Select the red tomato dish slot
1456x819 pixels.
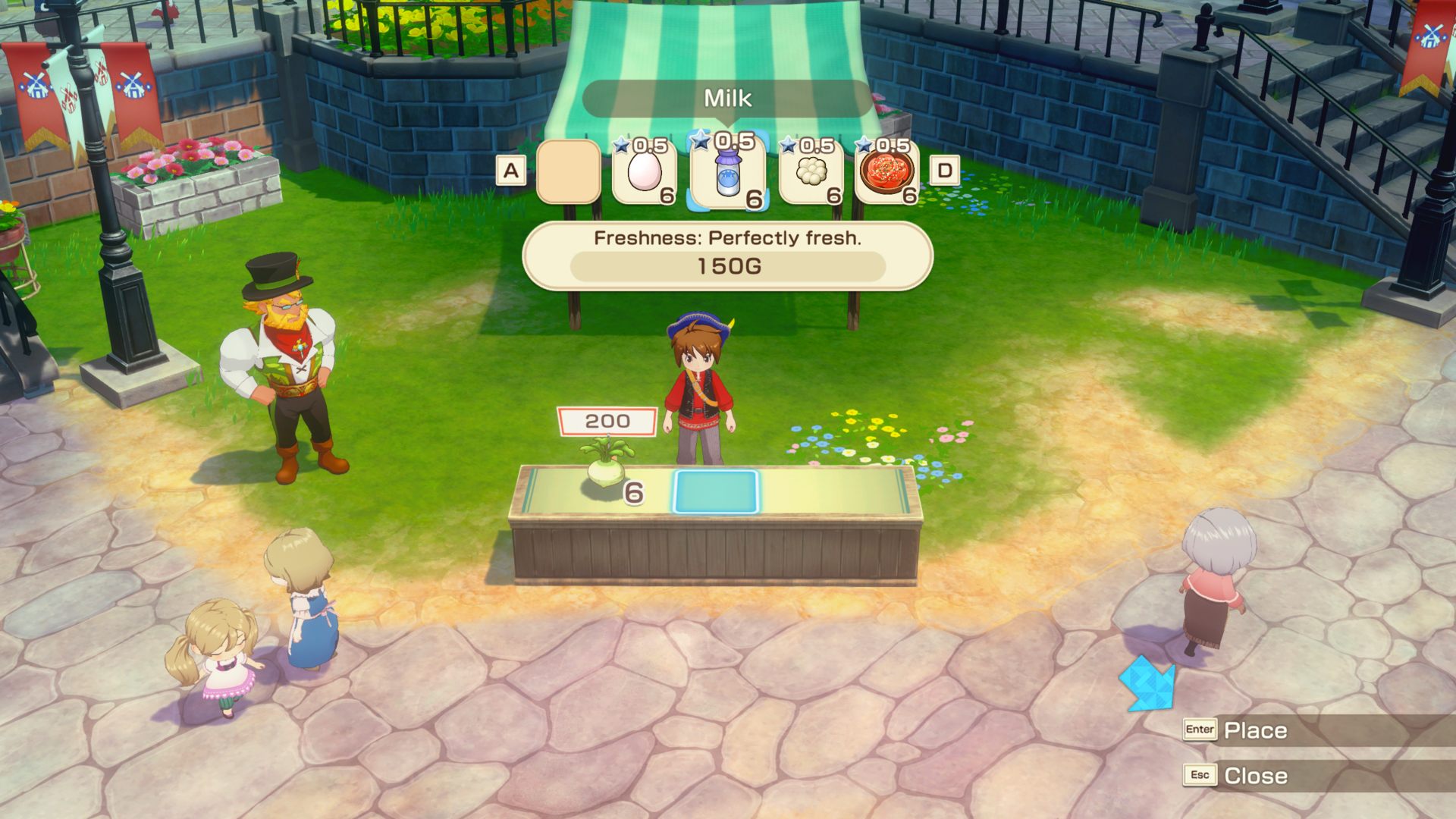886,172
